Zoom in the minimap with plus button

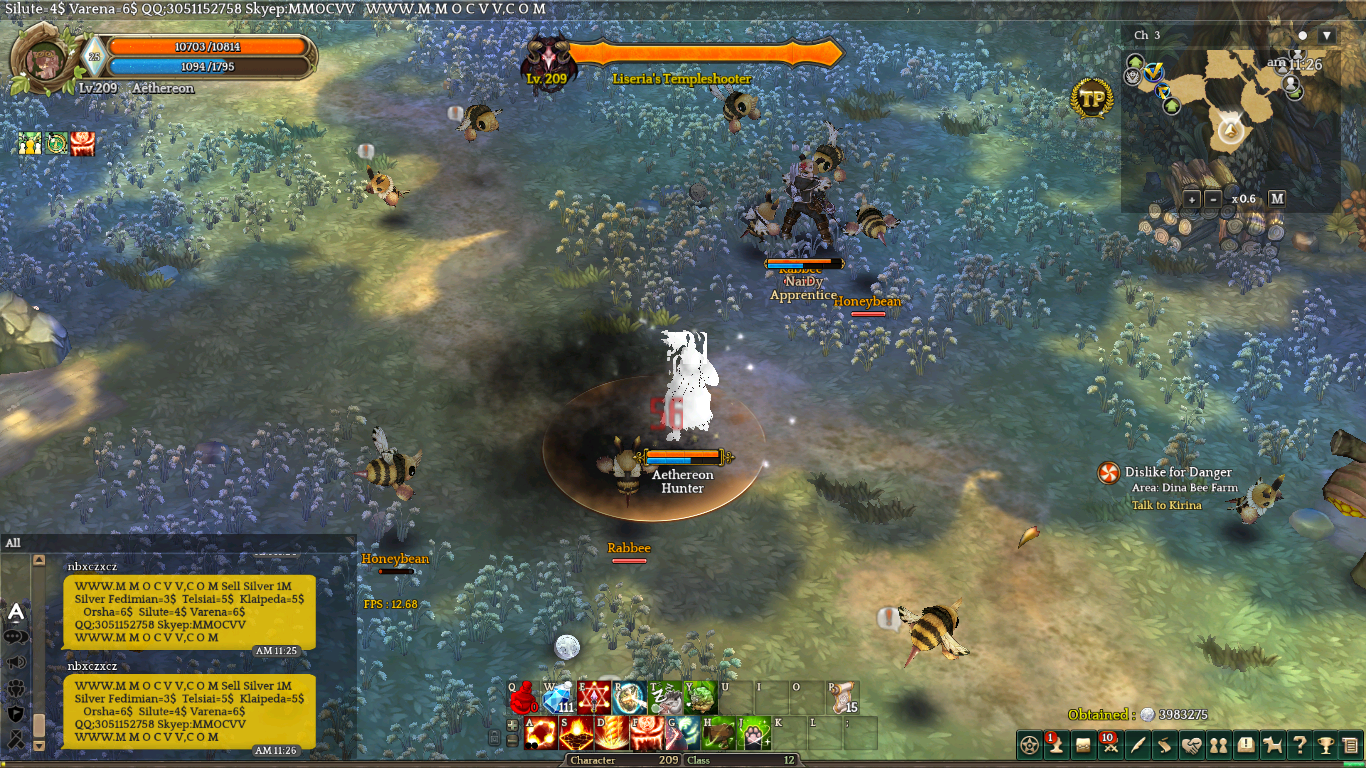pyautogui.click(x=1192, y=199)
